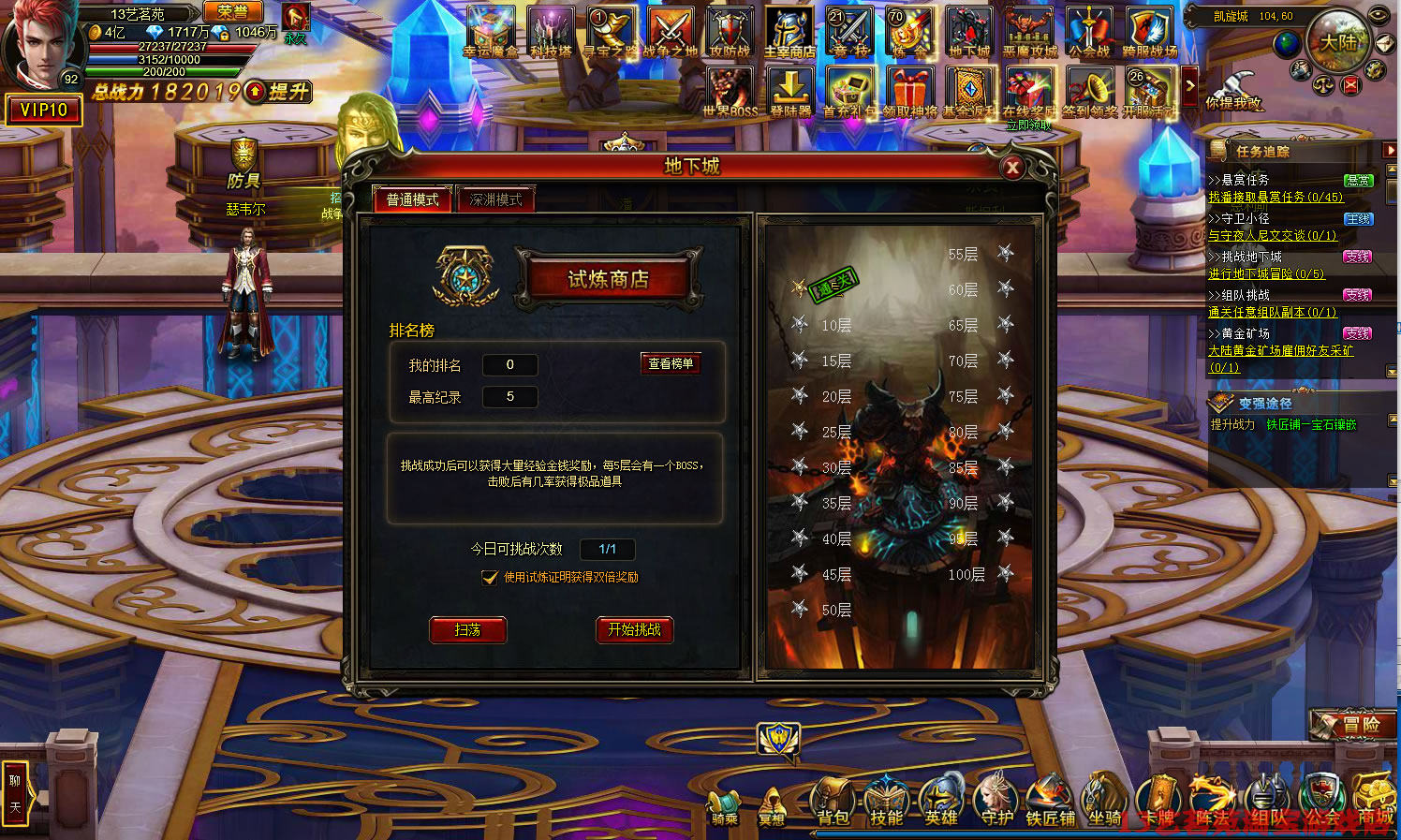Viewport: 1401px width, 840px height.
Task: Click the 提升 power upgrade button
Action: (x=279, y=92)
